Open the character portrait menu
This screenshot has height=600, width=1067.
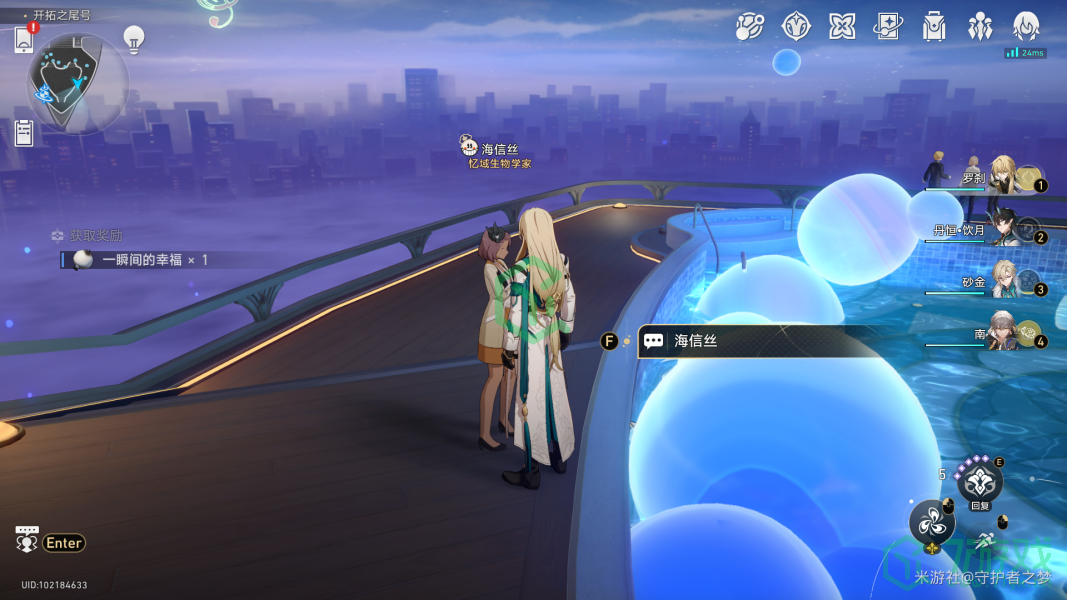pyautogui.click(x=1027, y=27)
